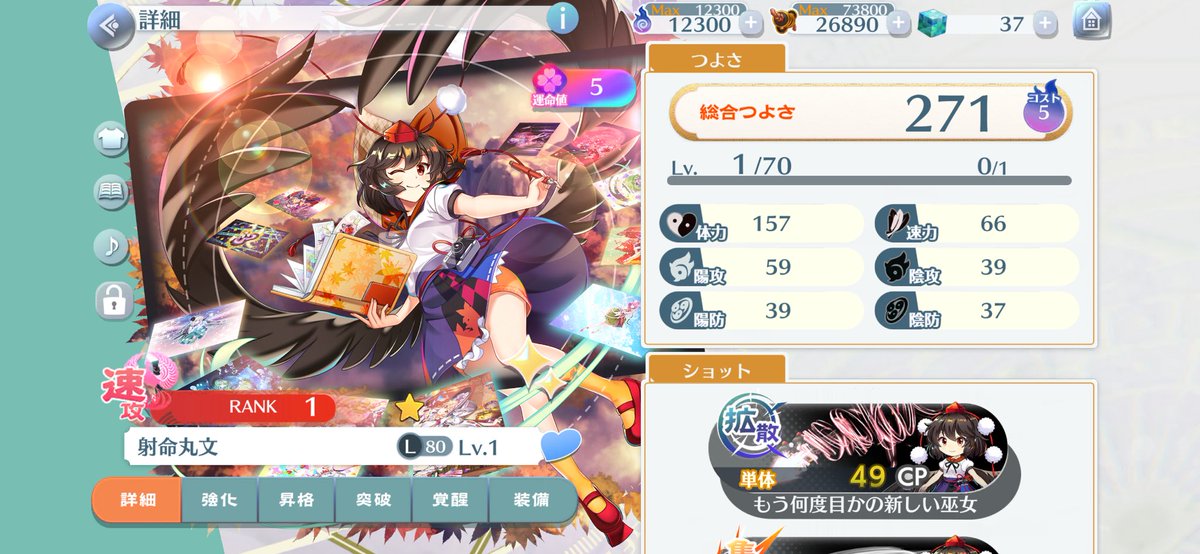Viewport: 1200px width, 554px height.
Task: Switch to the 昇格 tab
Action: [x=296, y=500]
